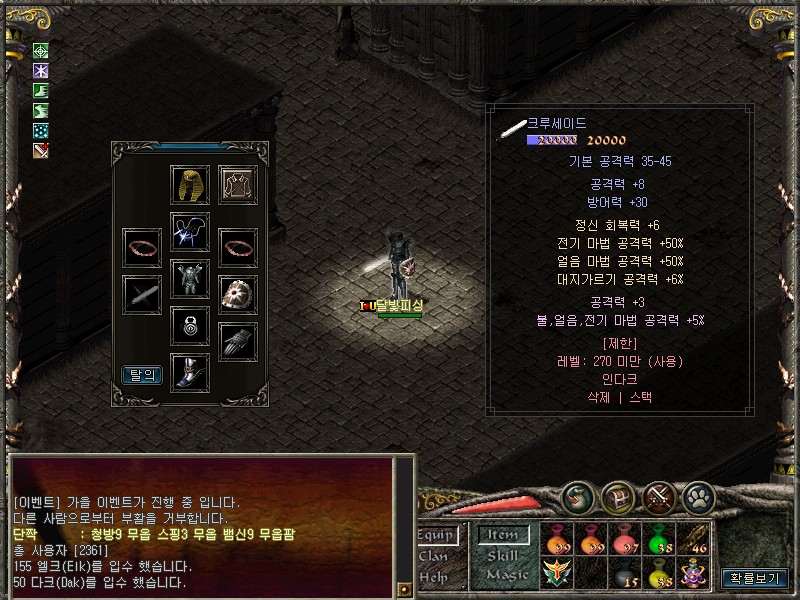Click the crossed swords round icon
Screen dimensions: 800x600
coord(659,496)
